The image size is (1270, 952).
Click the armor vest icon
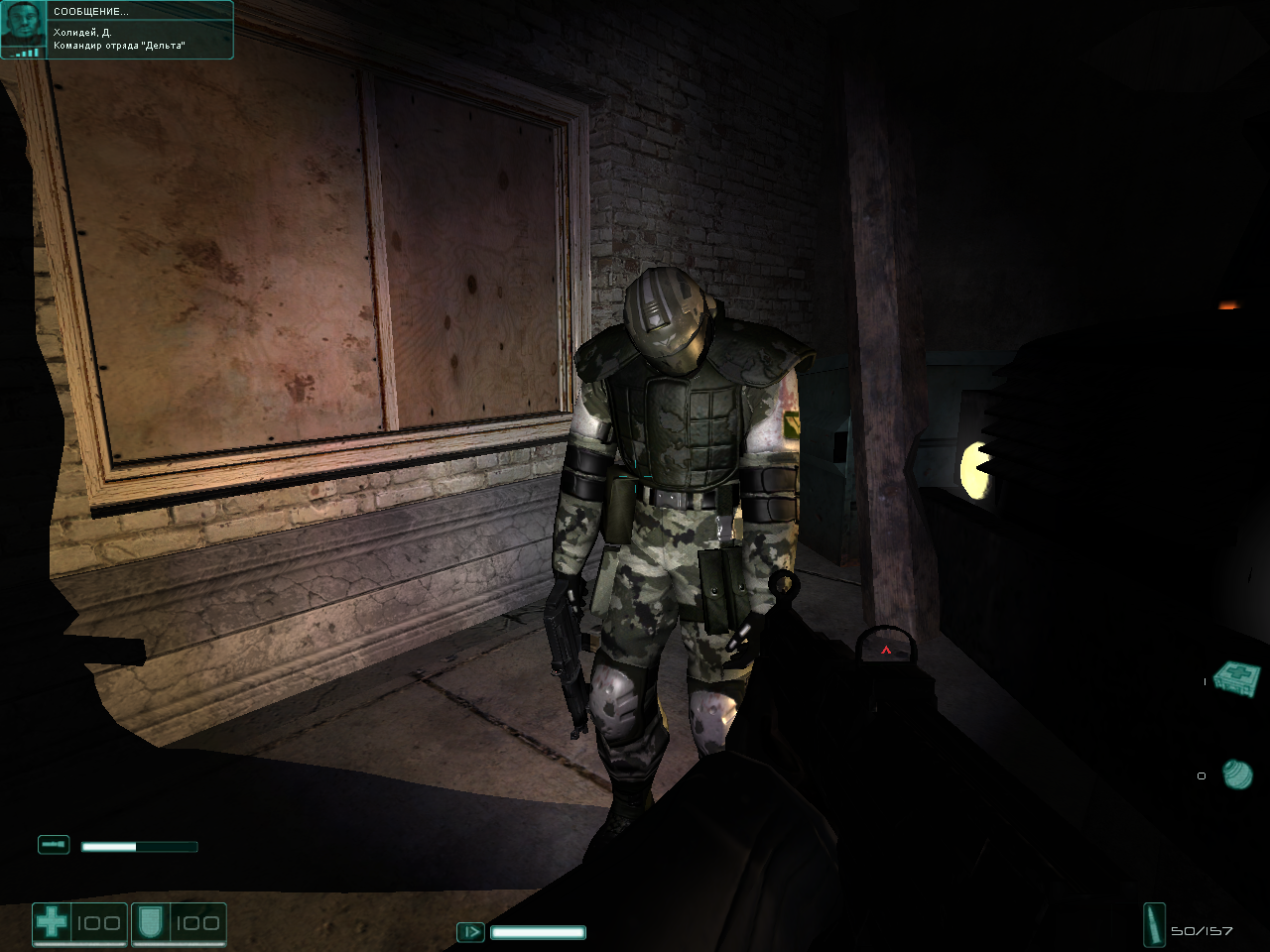[151, 923]
